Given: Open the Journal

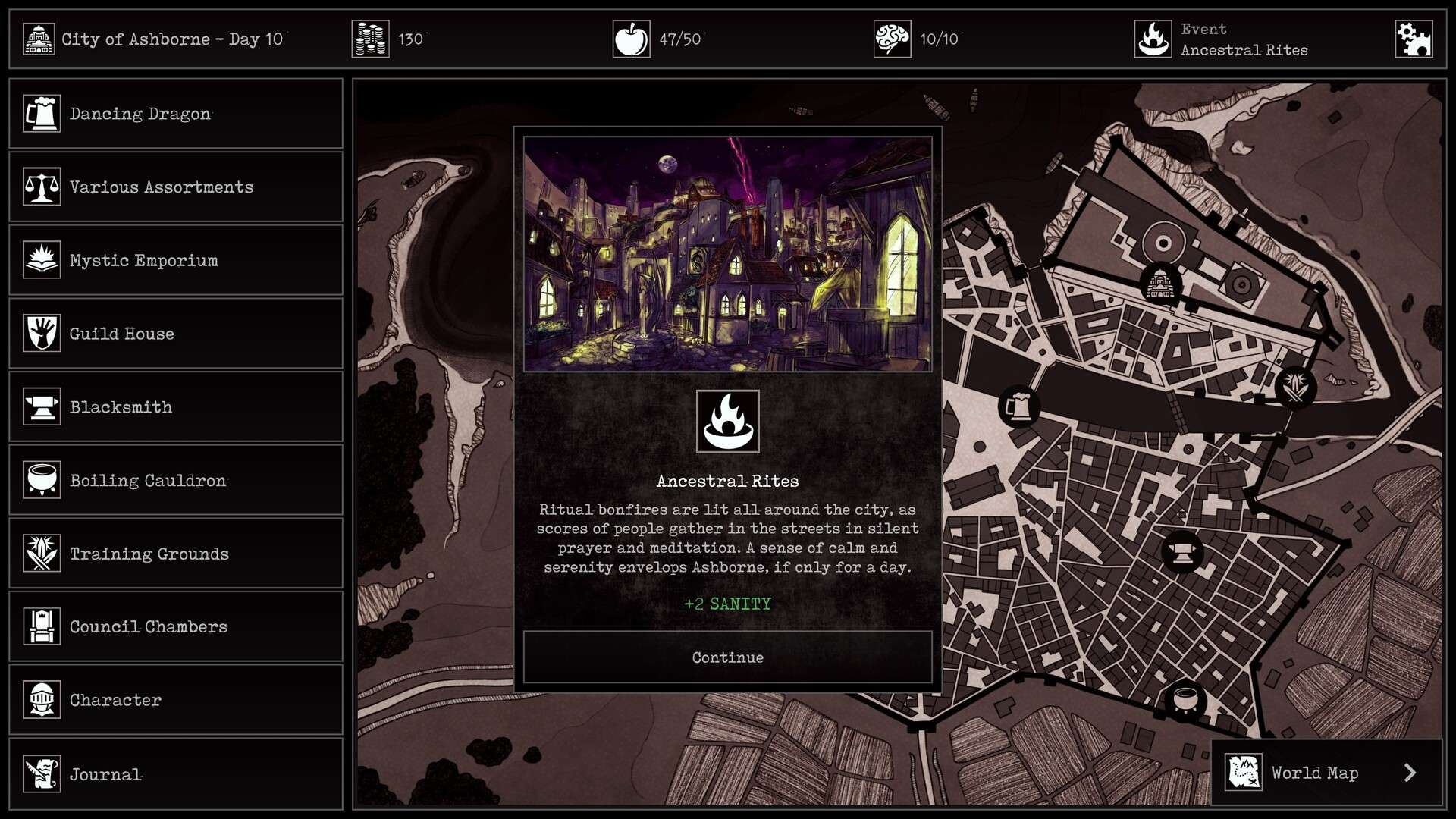Looking at the screenshot, I should (176, 773).
